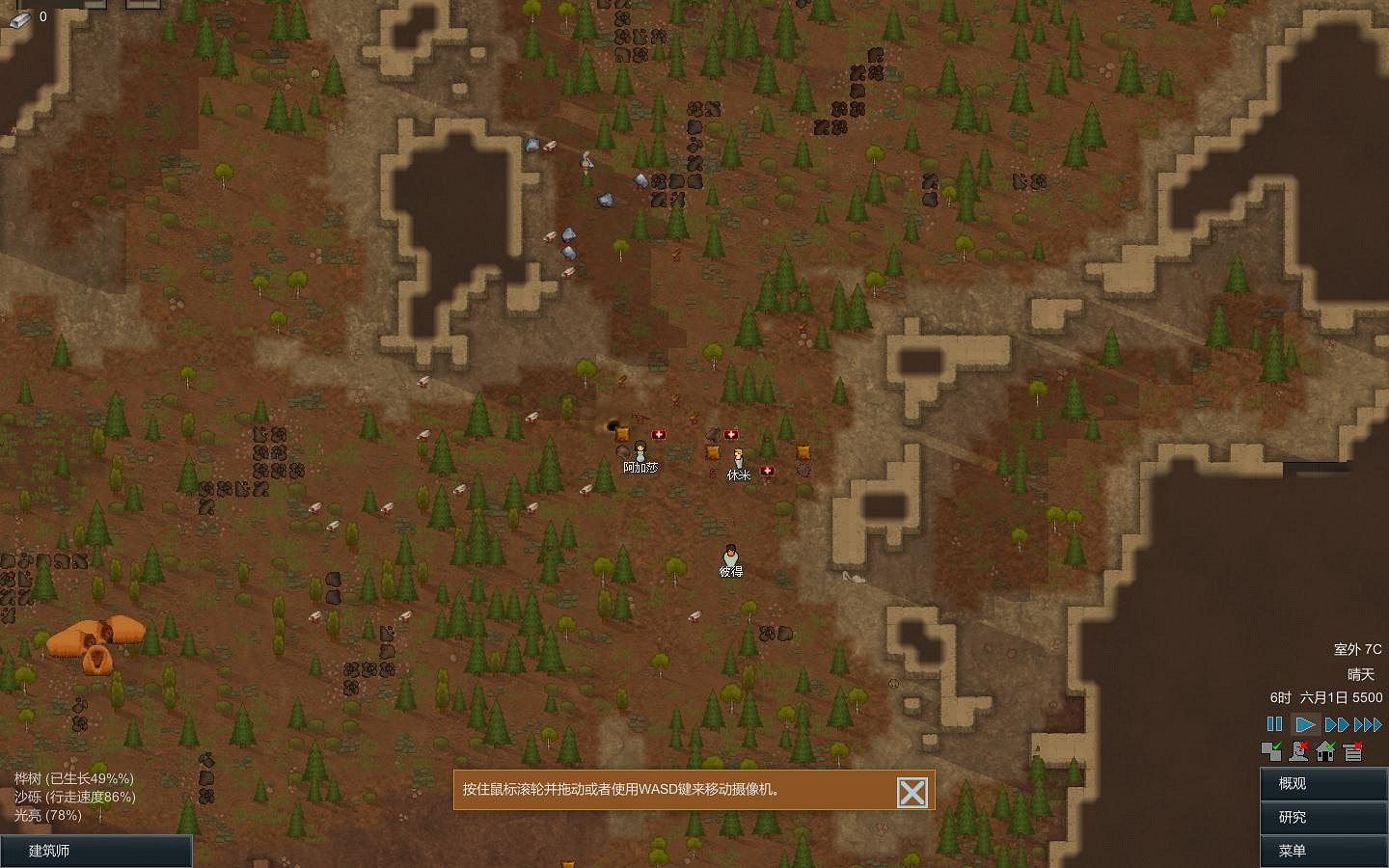Toggle the colonist silhouette display icon

tap(1298, 750)
